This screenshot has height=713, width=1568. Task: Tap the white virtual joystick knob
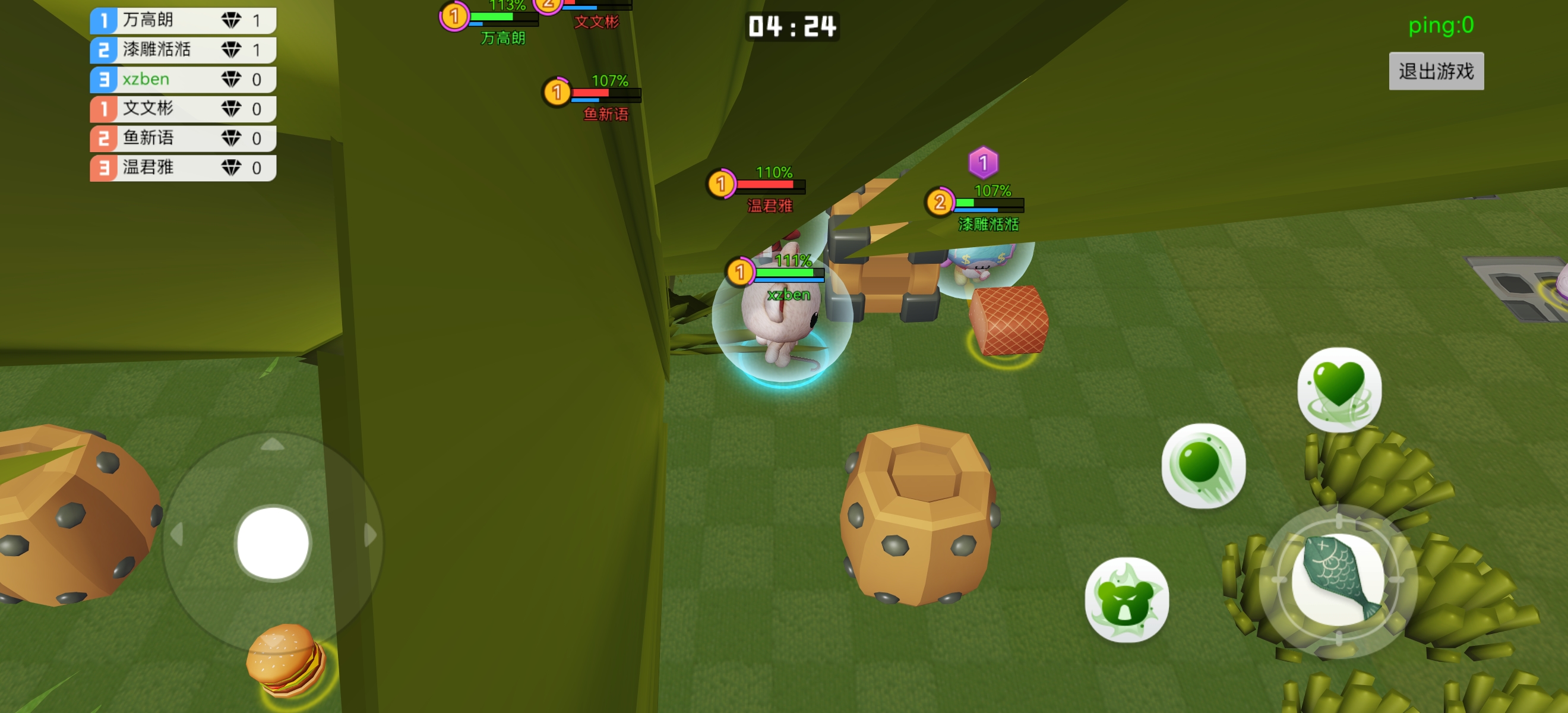[x=273, y=542]
